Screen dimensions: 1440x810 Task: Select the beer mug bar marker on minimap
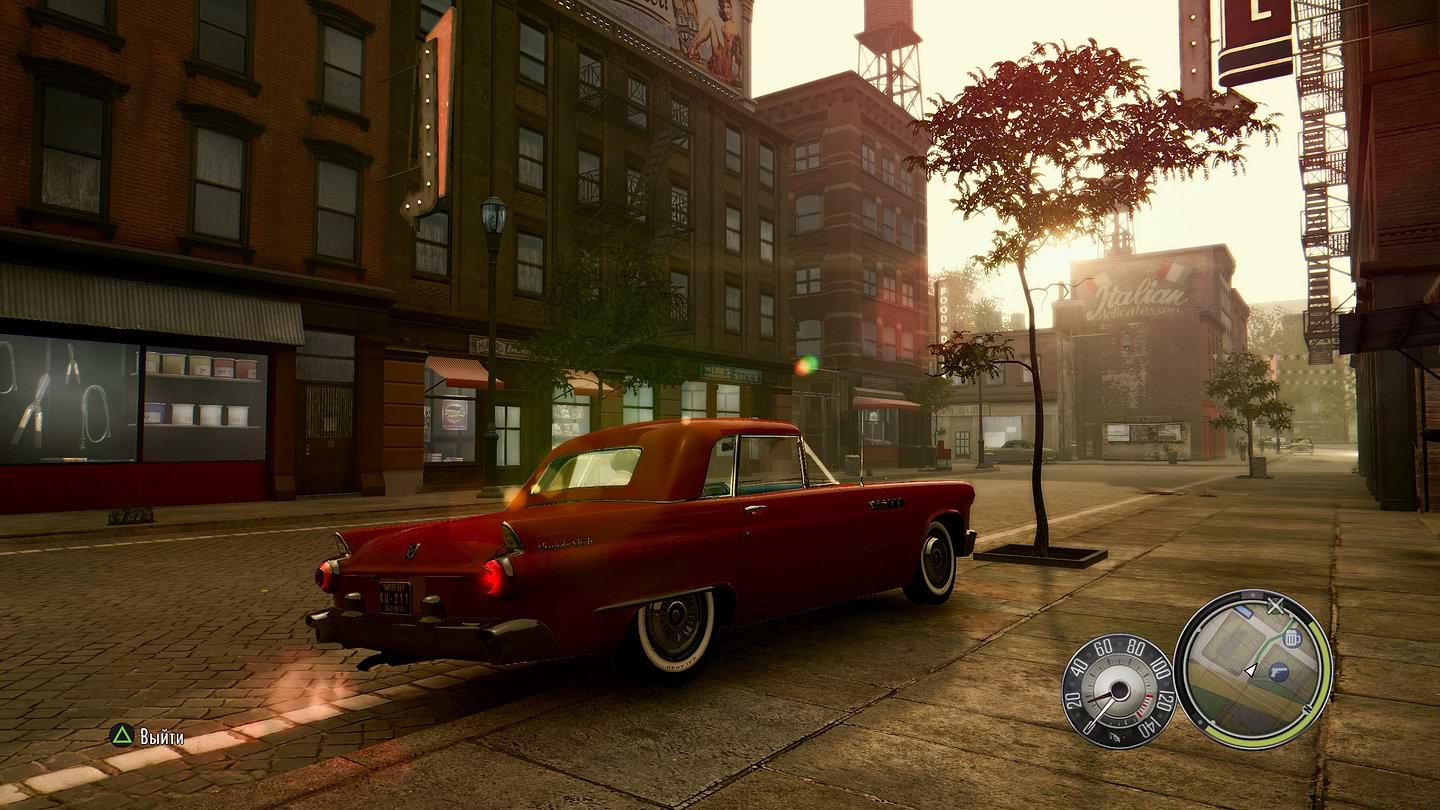[1292, 637]
